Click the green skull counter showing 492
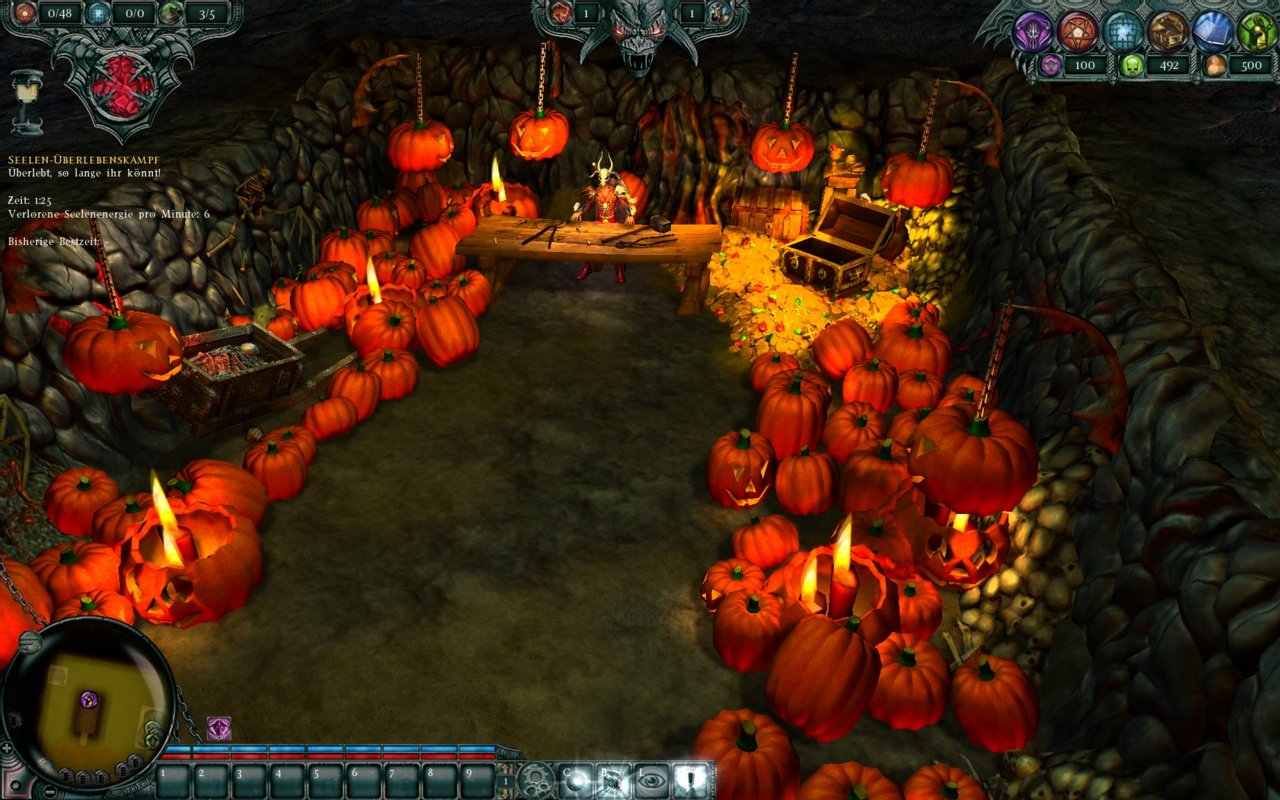This screenshot has width=1280, height=800. click(x=1169, y=66)
